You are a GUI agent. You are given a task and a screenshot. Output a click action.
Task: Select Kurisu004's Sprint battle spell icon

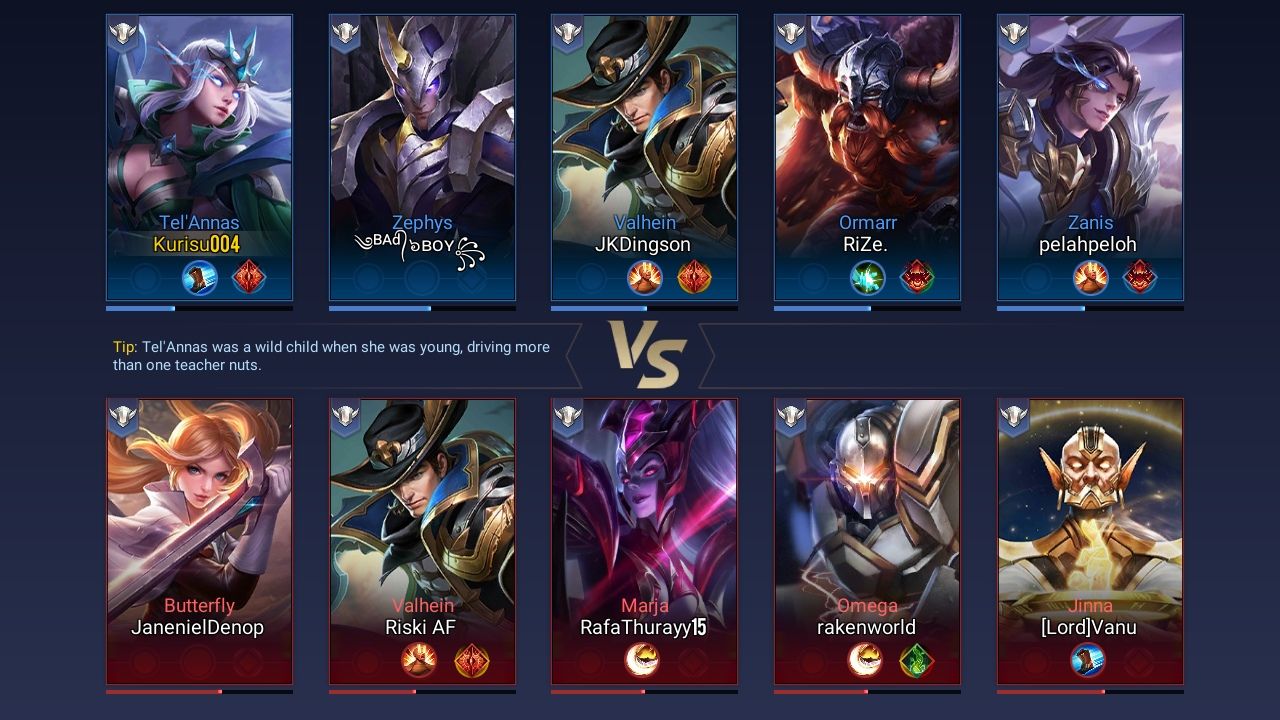click(x=199, y=277)
